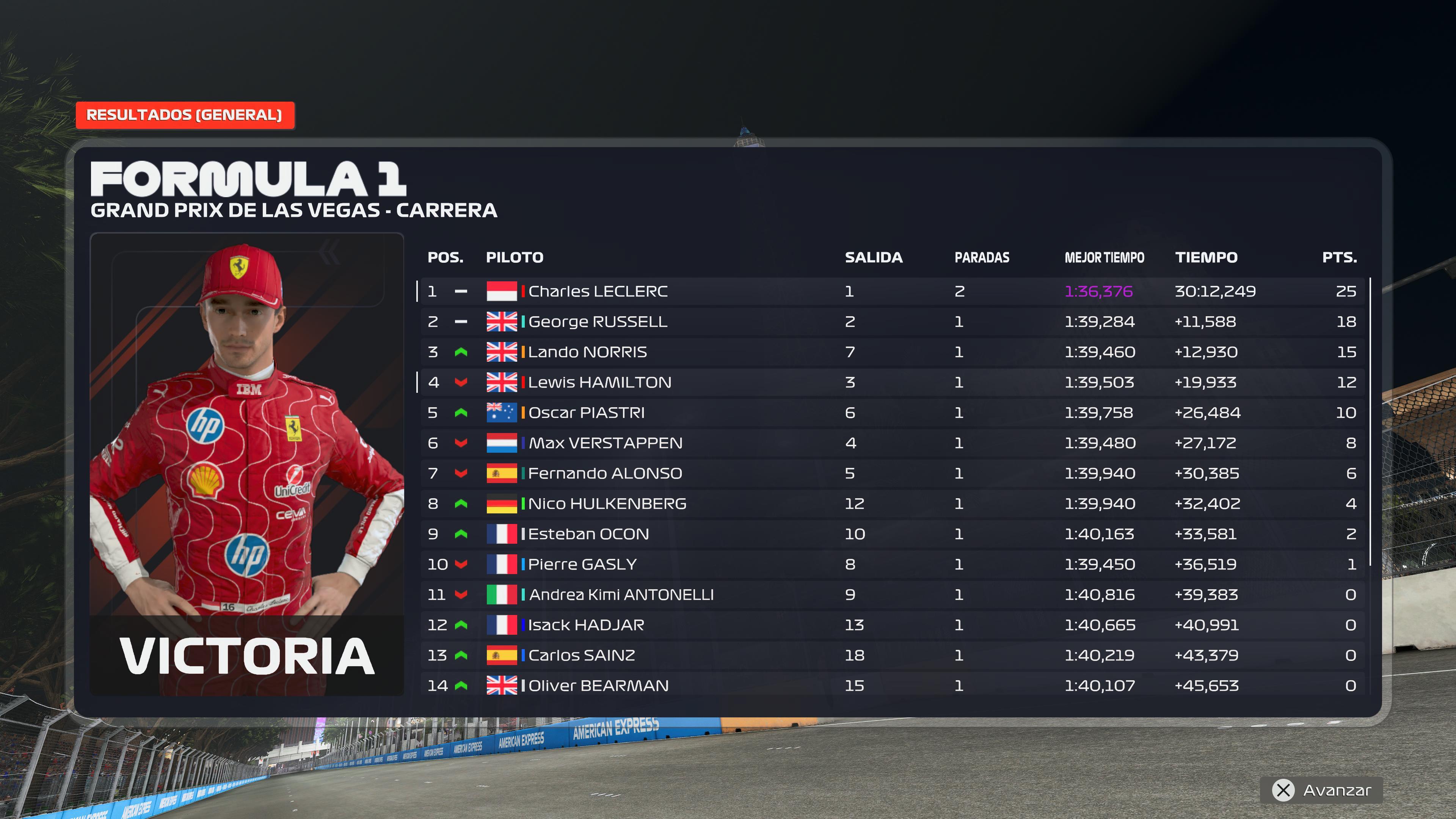Pick Esteban OCON in the list

coord(588,534)
